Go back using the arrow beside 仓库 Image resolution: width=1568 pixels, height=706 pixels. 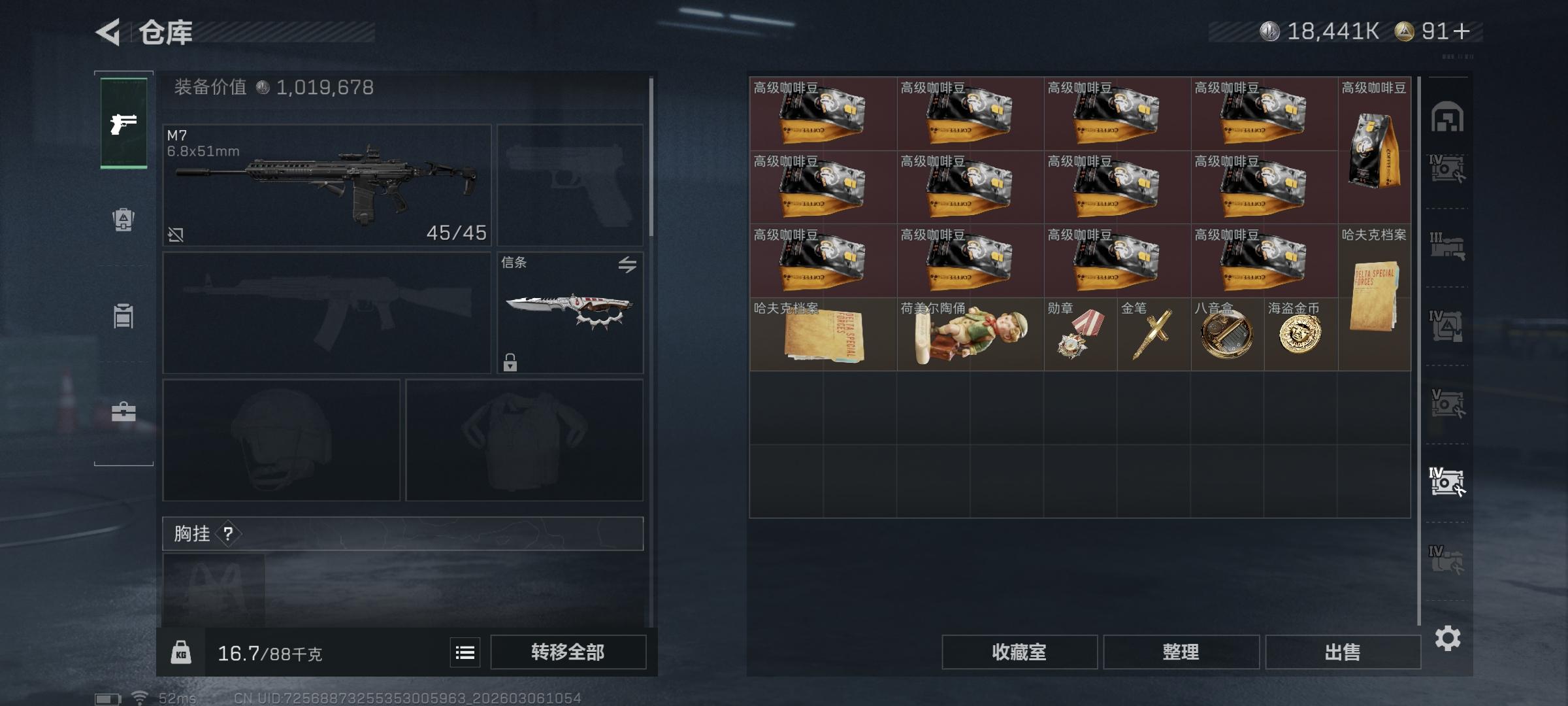(109, 32)
